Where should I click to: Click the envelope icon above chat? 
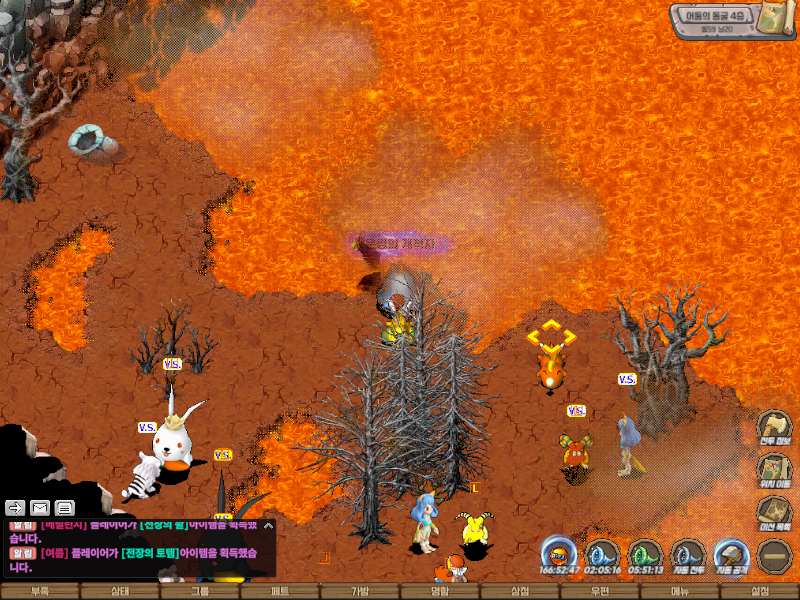(40, 507)
